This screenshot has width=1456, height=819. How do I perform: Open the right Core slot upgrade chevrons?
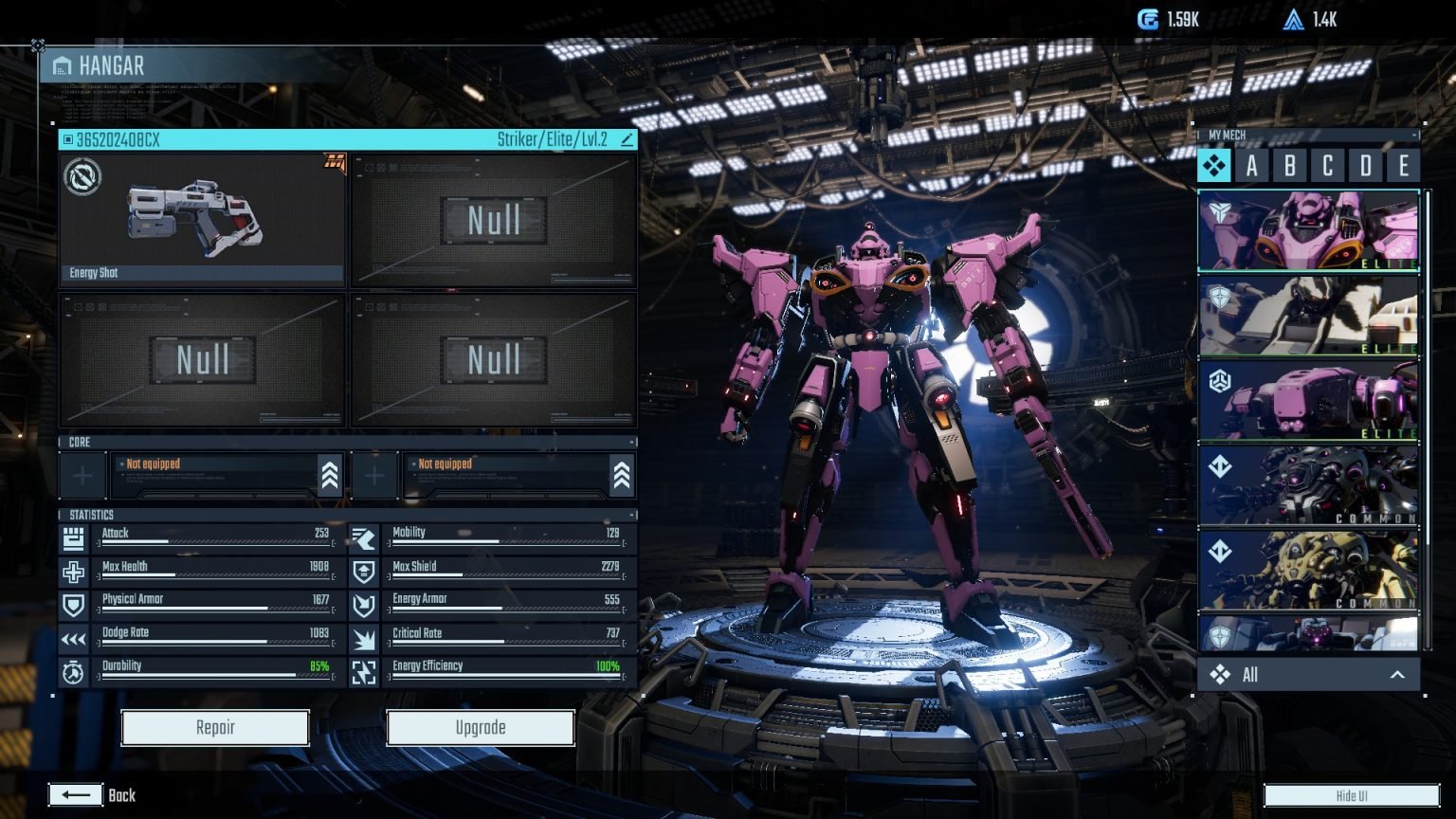click(622, 475)
